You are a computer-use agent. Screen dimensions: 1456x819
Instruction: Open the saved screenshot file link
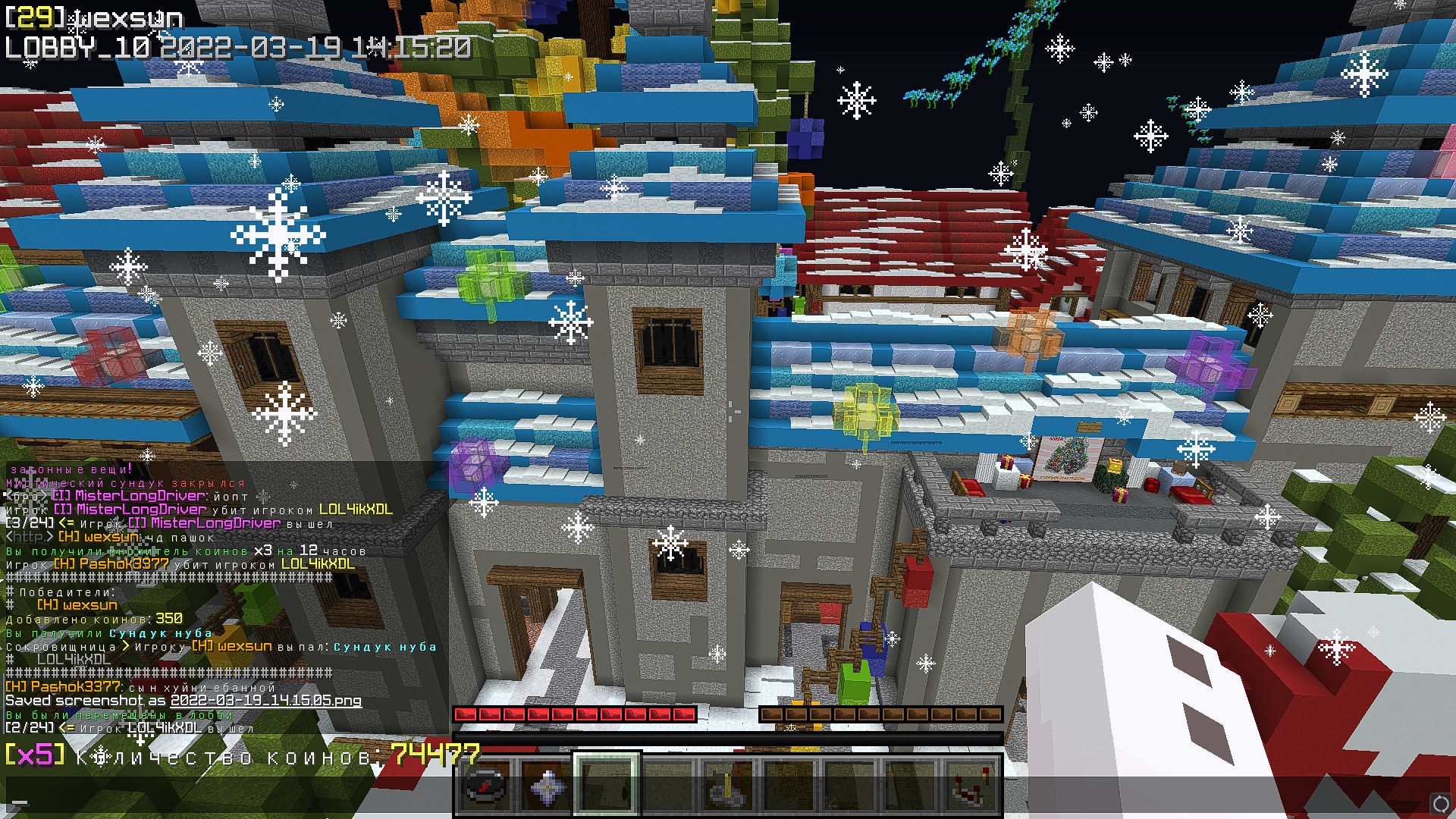click(x=265, y=701)
